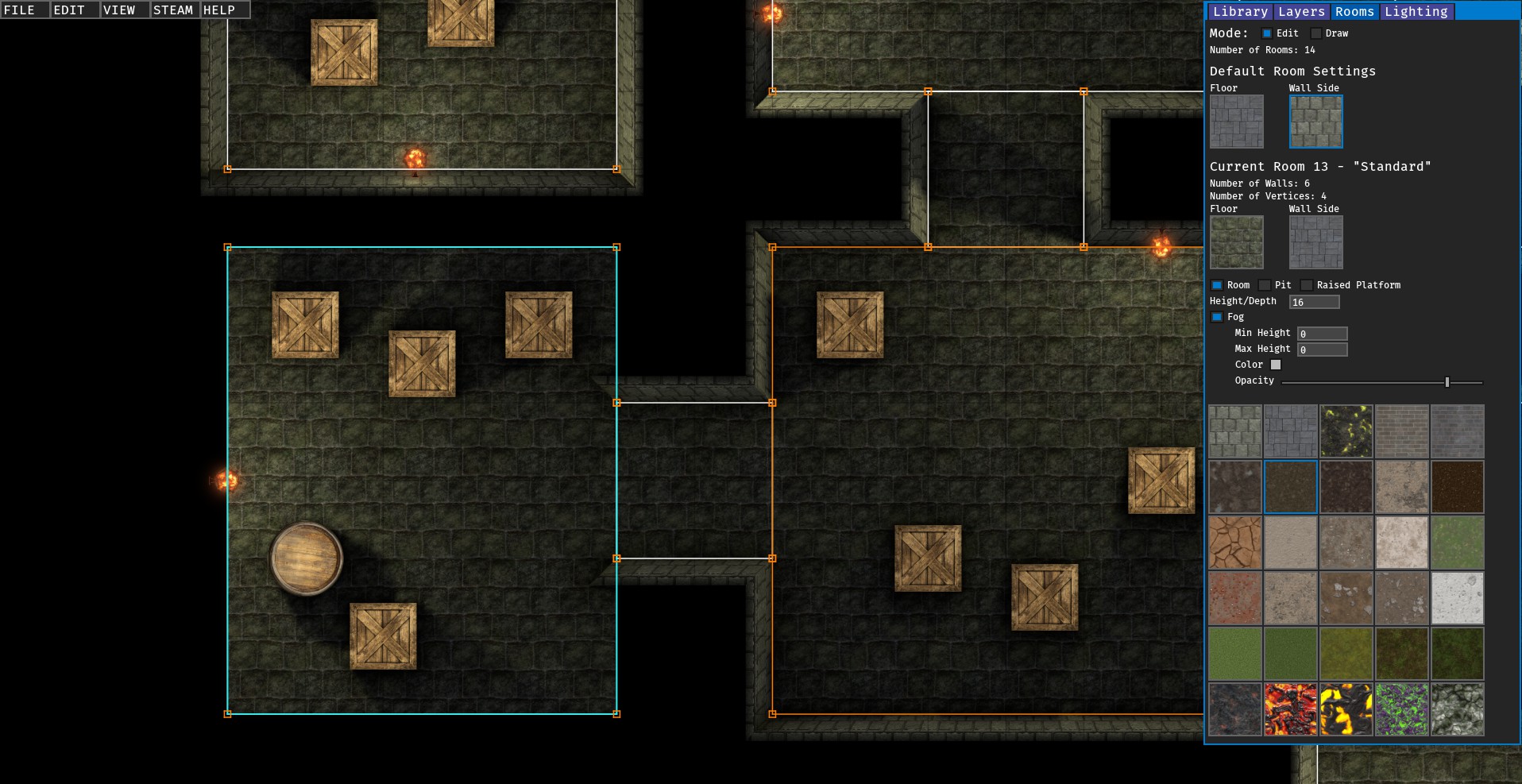The image size is (1522, 784).
Task: Open the STEAM menu
Action: point(173,10)
